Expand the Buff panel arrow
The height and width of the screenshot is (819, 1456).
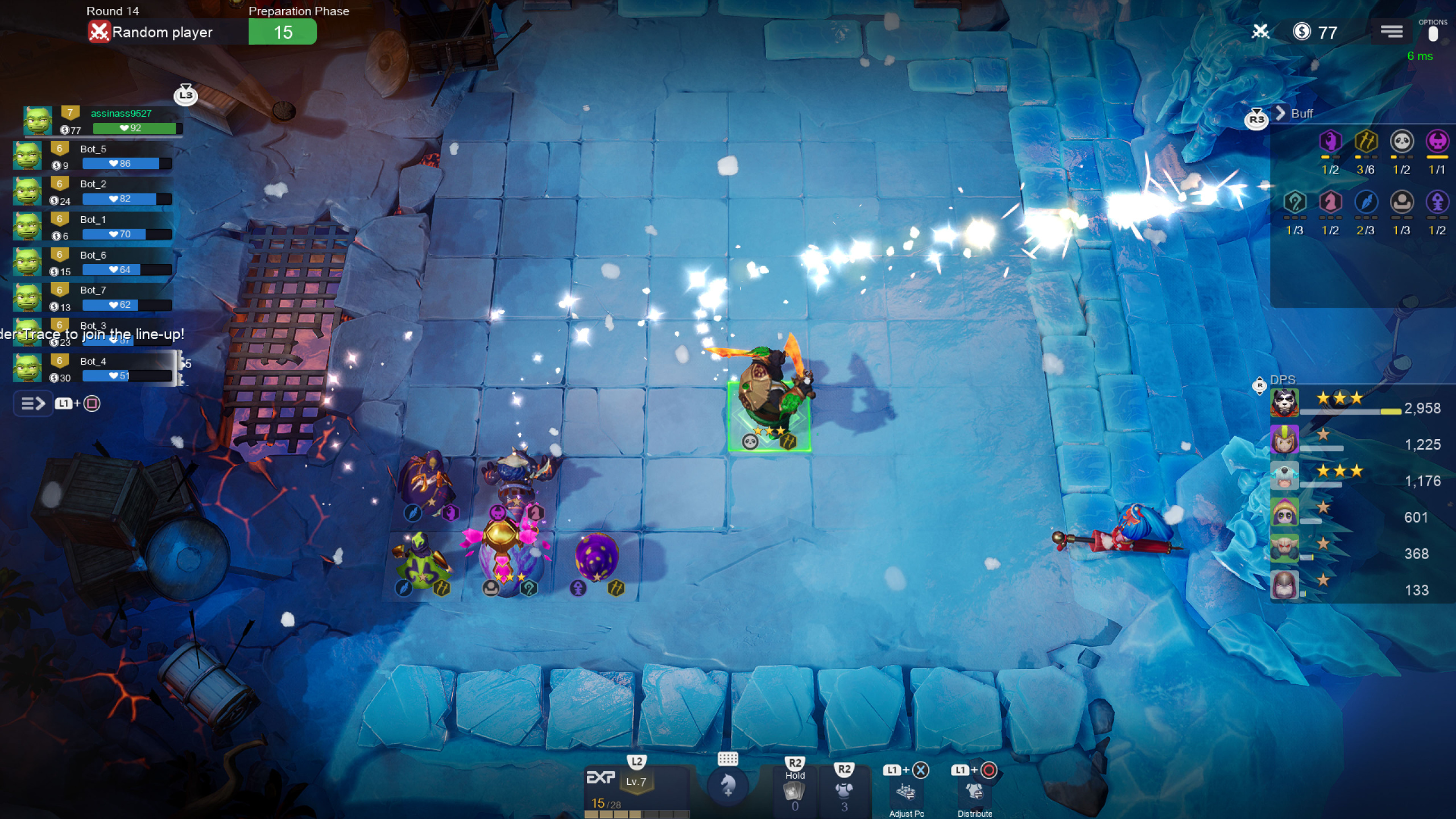tap(1281, 113)
